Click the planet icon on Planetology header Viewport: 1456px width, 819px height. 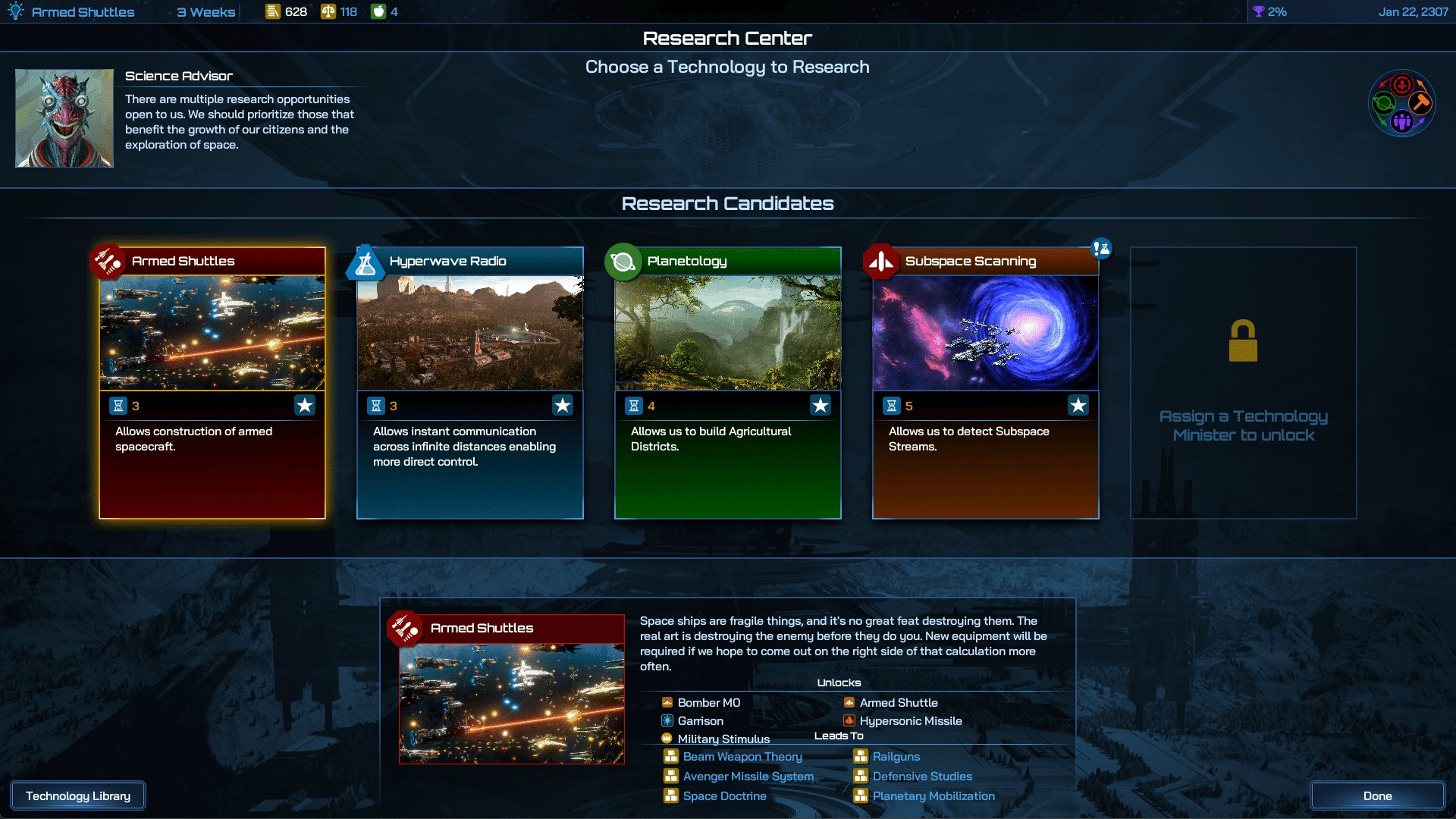click(624, 261)
